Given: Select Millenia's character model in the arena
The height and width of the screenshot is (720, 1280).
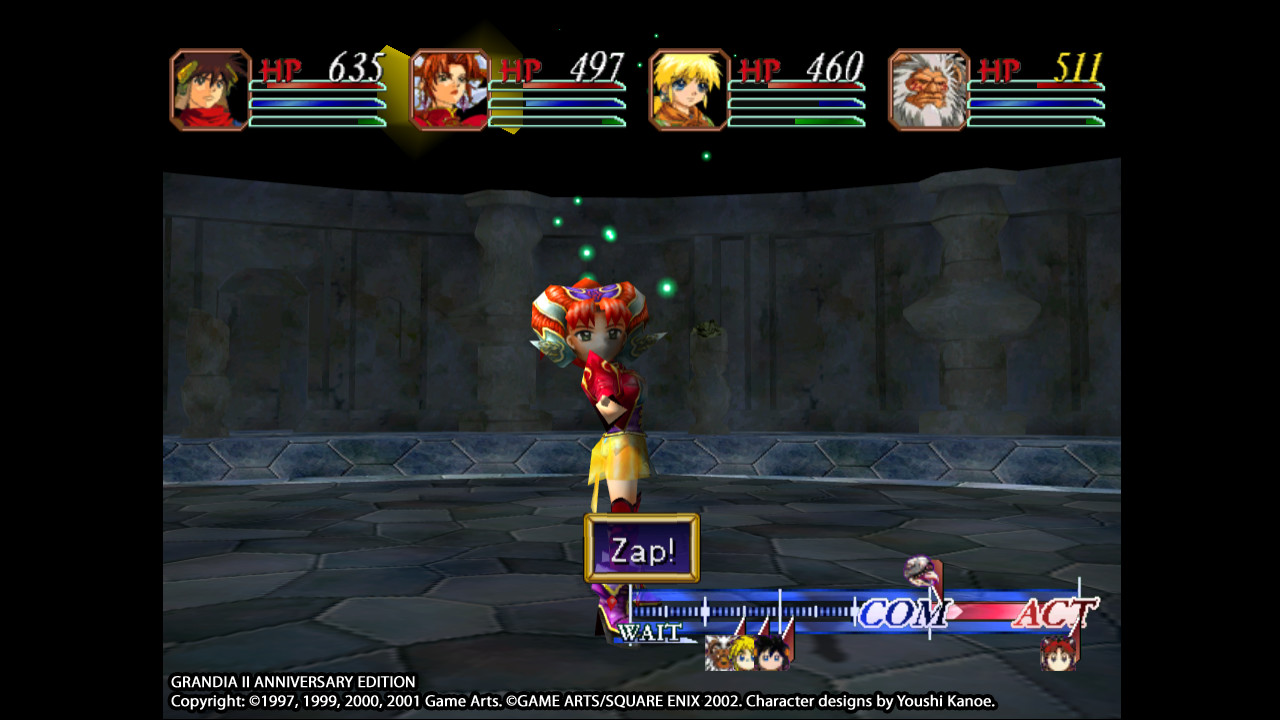Looking at the screenshot, I should [610, 400].
